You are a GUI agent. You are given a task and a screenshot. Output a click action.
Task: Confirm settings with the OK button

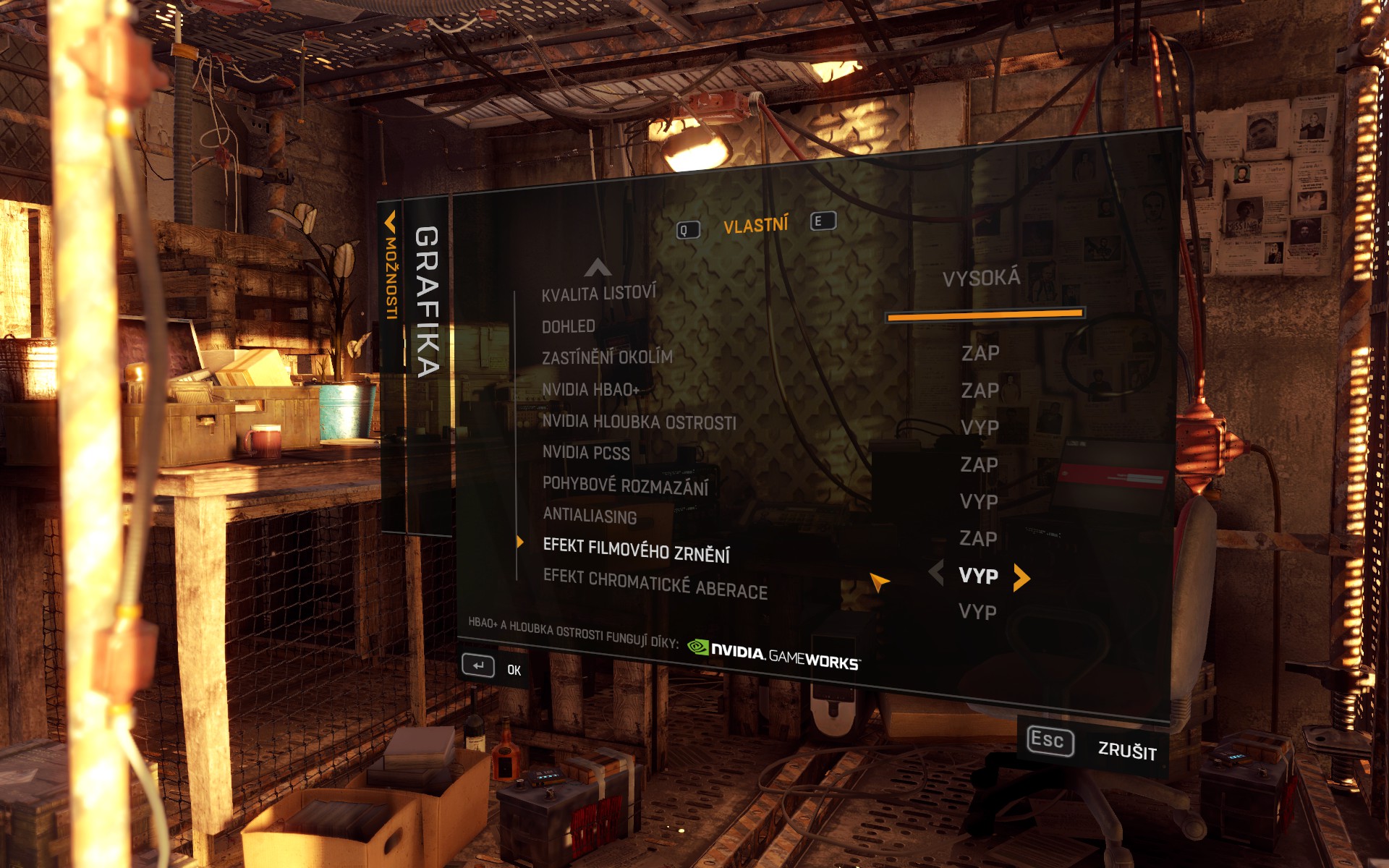pos(492,667)
